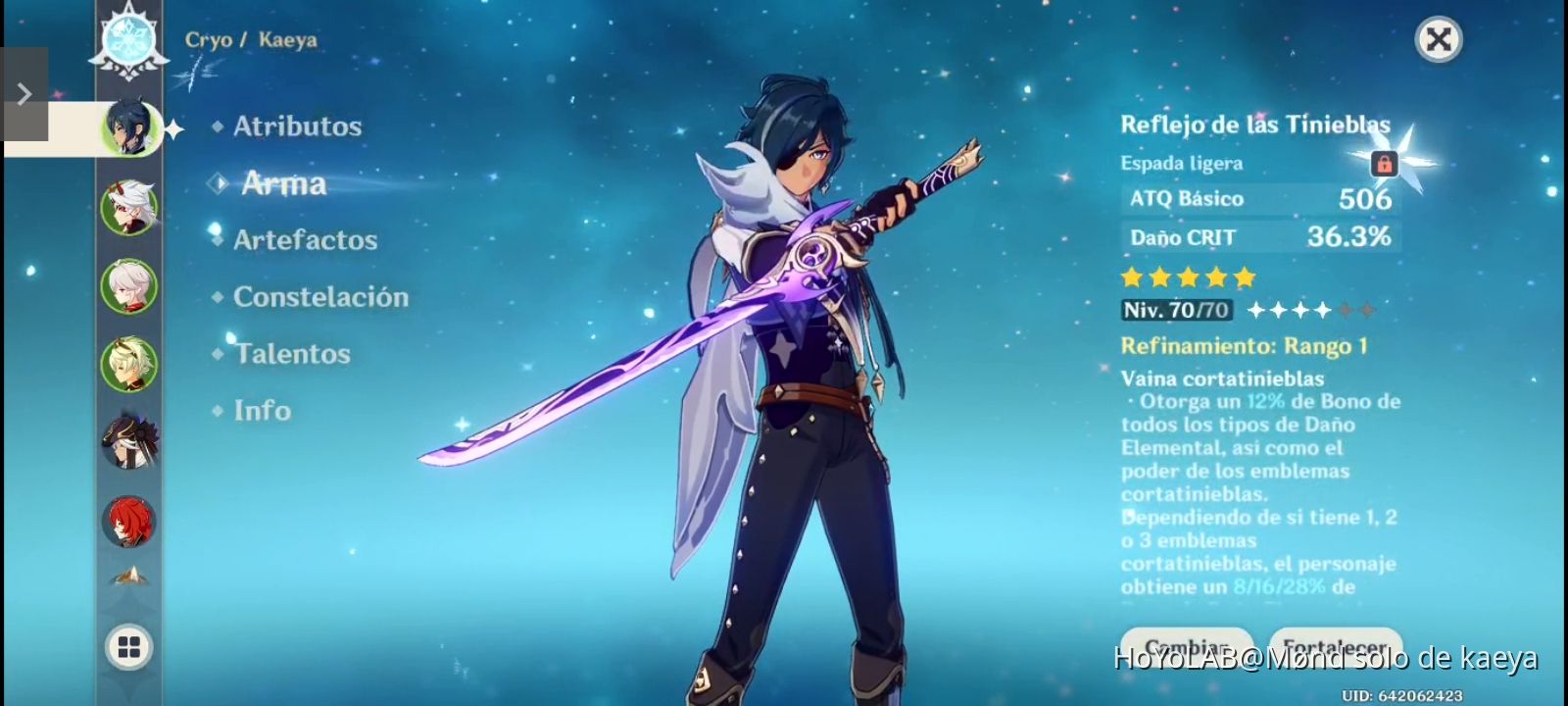Expand the side panel arrow on left edge
Screen dimensions: 1568x706
(x=24, y=92)
